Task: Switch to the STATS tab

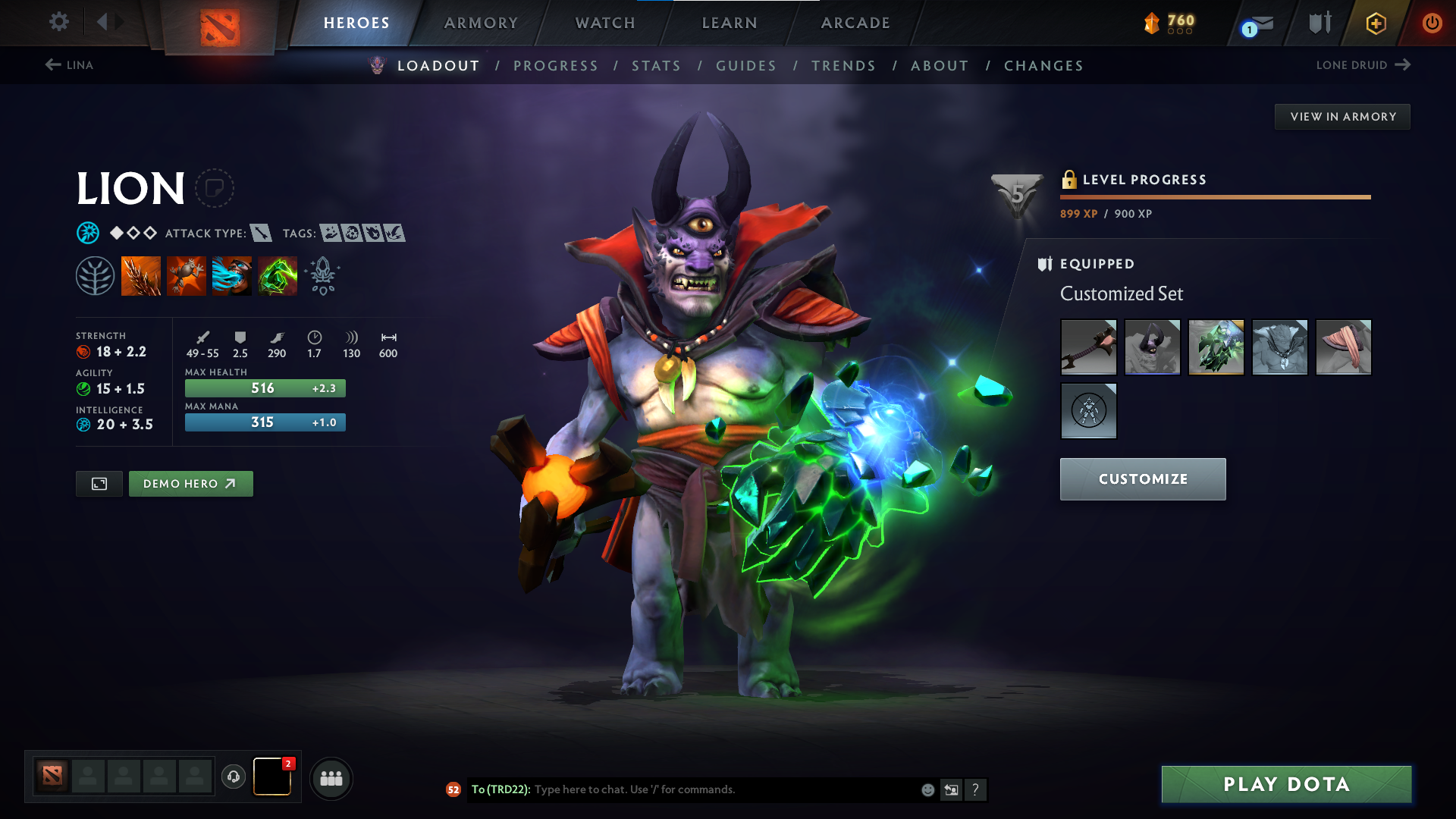Action: (656, 66)
